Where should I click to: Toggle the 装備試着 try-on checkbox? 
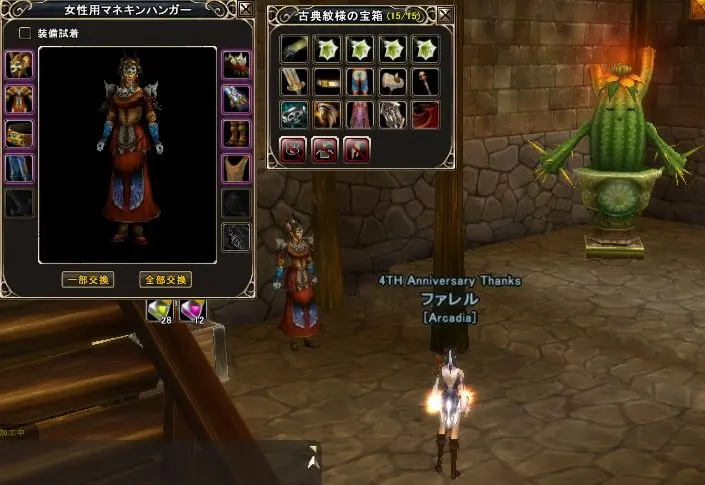tap(25, 33)
